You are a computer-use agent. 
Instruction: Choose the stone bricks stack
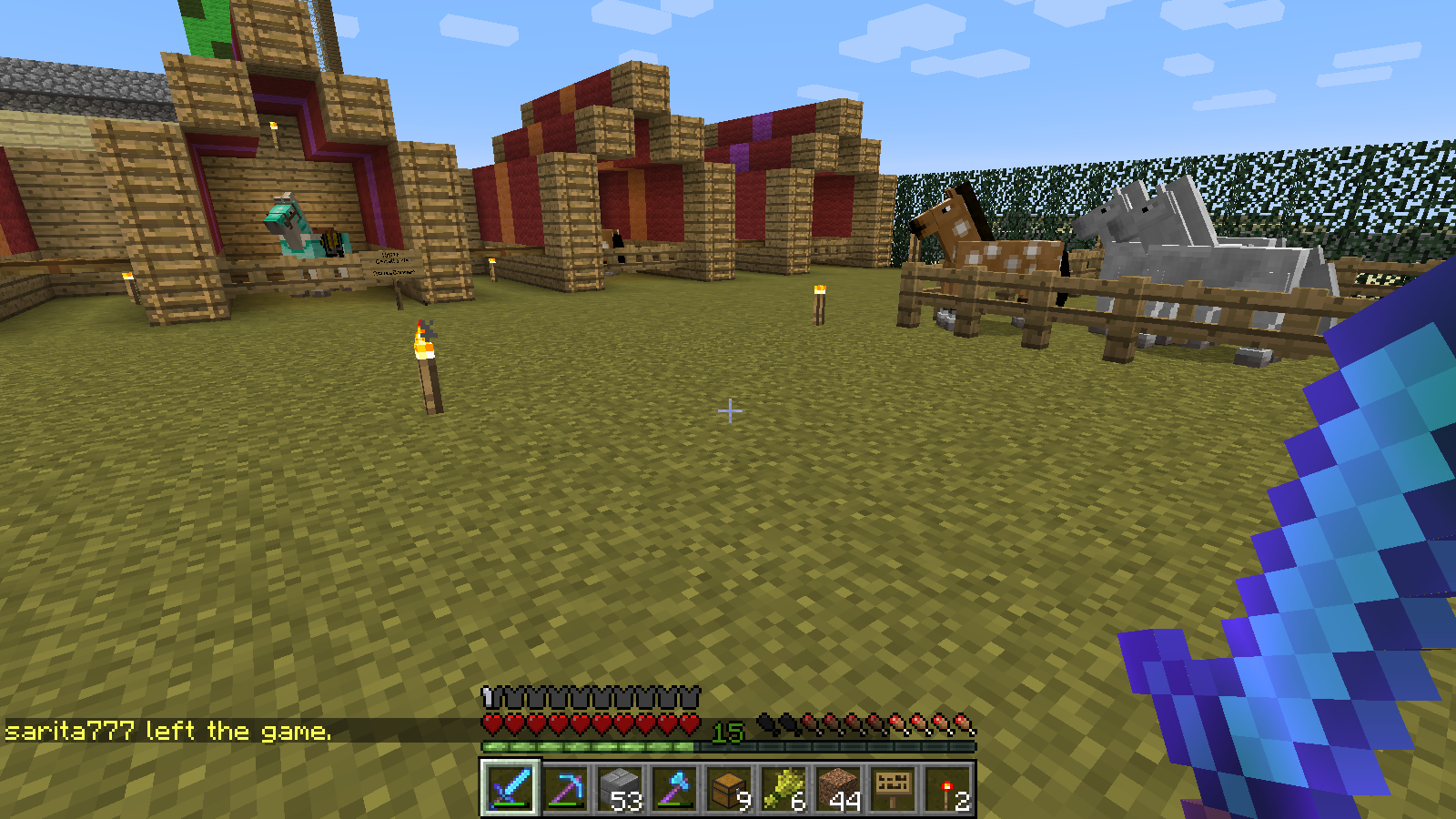coord(620,788)
